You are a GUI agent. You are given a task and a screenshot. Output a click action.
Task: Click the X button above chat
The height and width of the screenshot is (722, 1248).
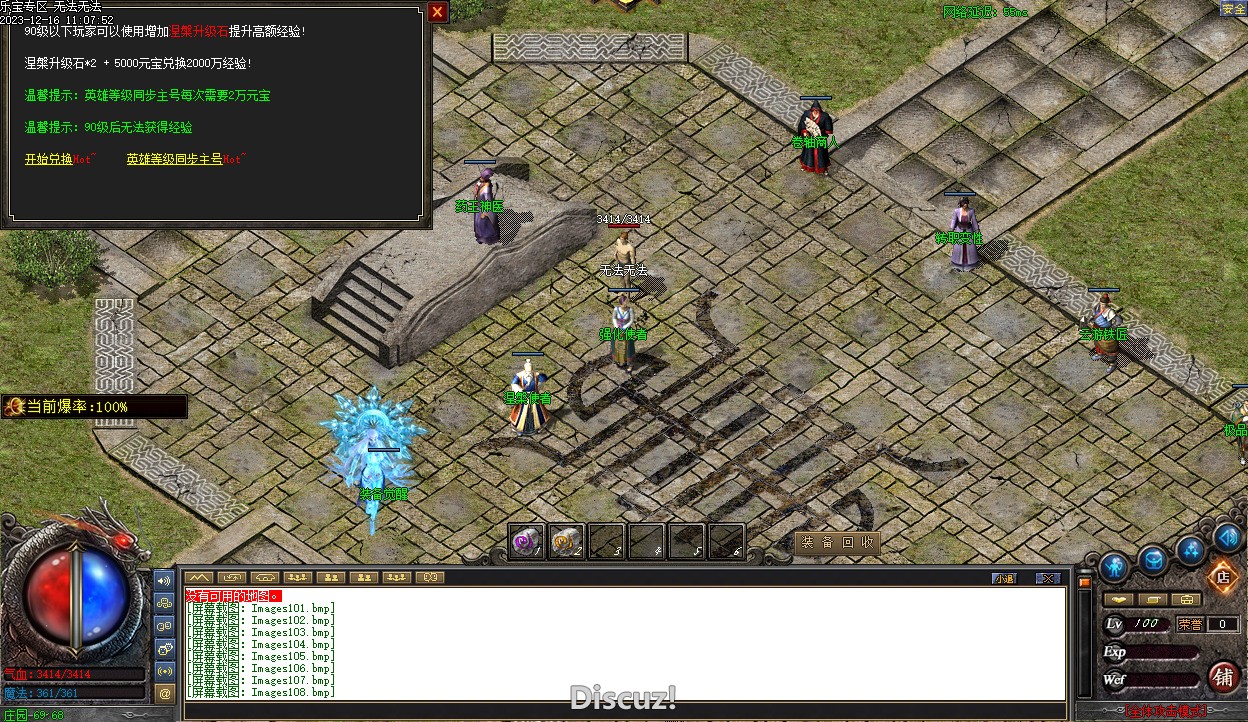1047,578
